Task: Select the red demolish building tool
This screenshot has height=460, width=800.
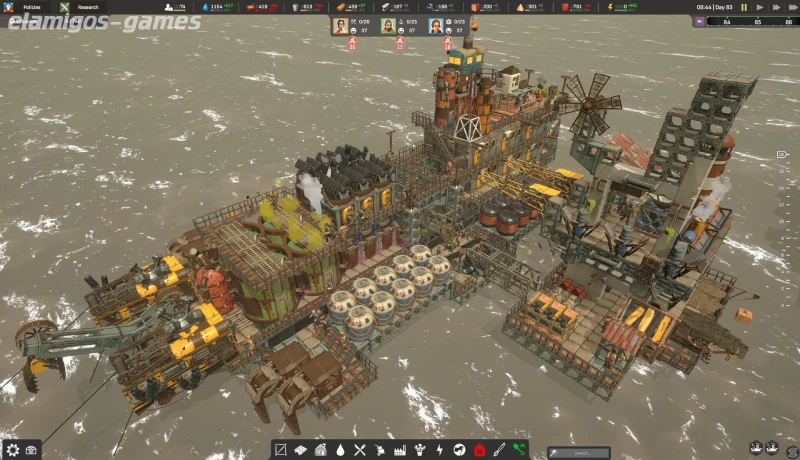Action: tap(480, 450)
